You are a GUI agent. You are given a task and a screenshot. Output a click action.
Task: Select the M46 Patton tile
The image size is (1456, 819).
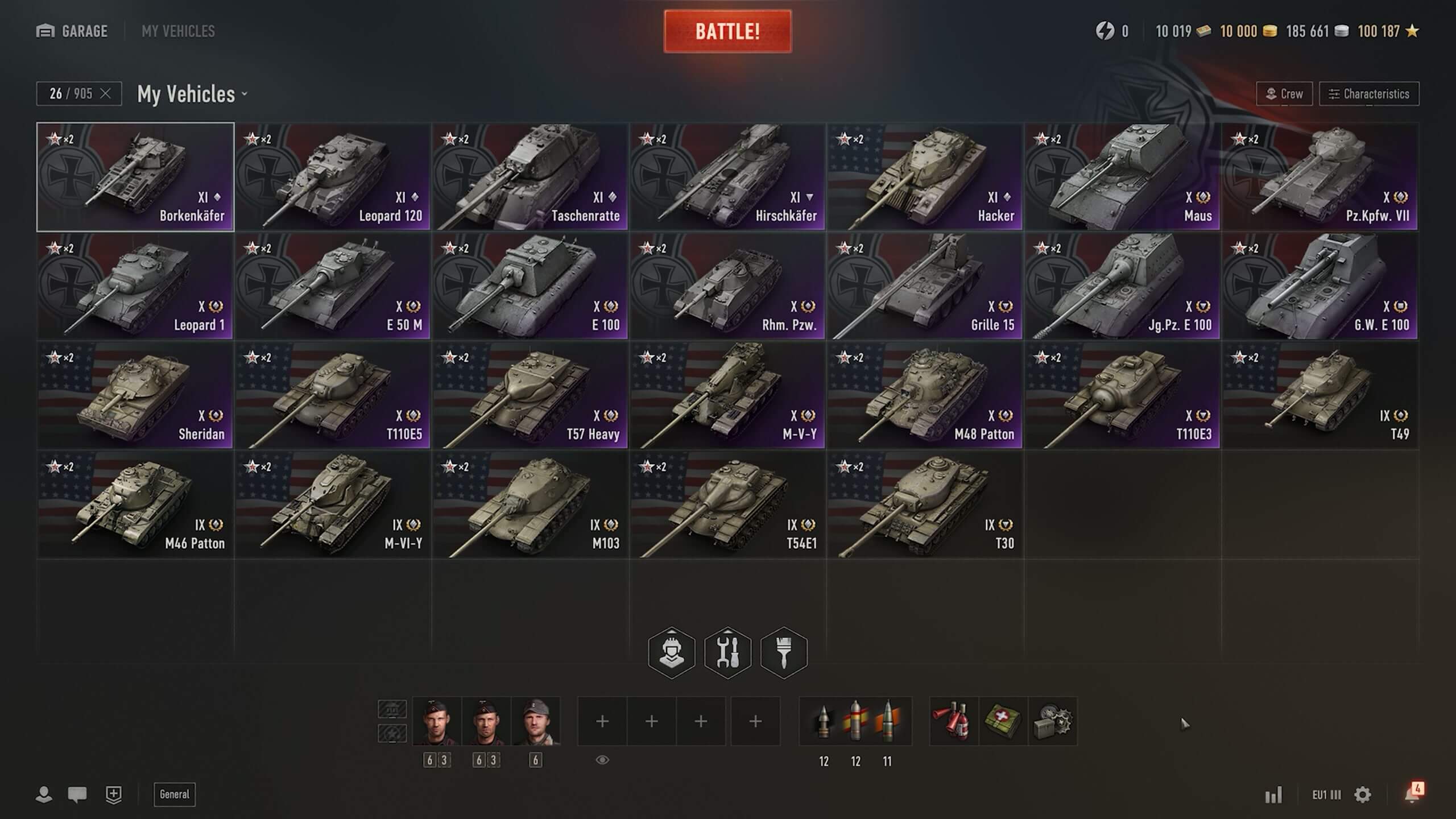(x=135, y=504)
